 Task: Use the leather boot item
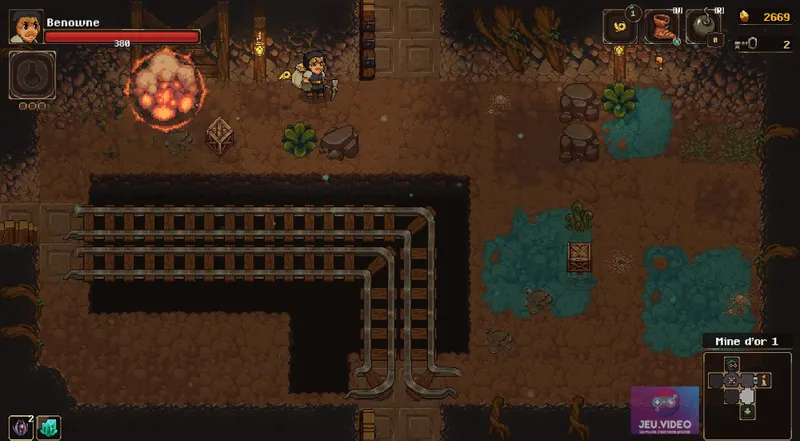[x=662, y=27]
